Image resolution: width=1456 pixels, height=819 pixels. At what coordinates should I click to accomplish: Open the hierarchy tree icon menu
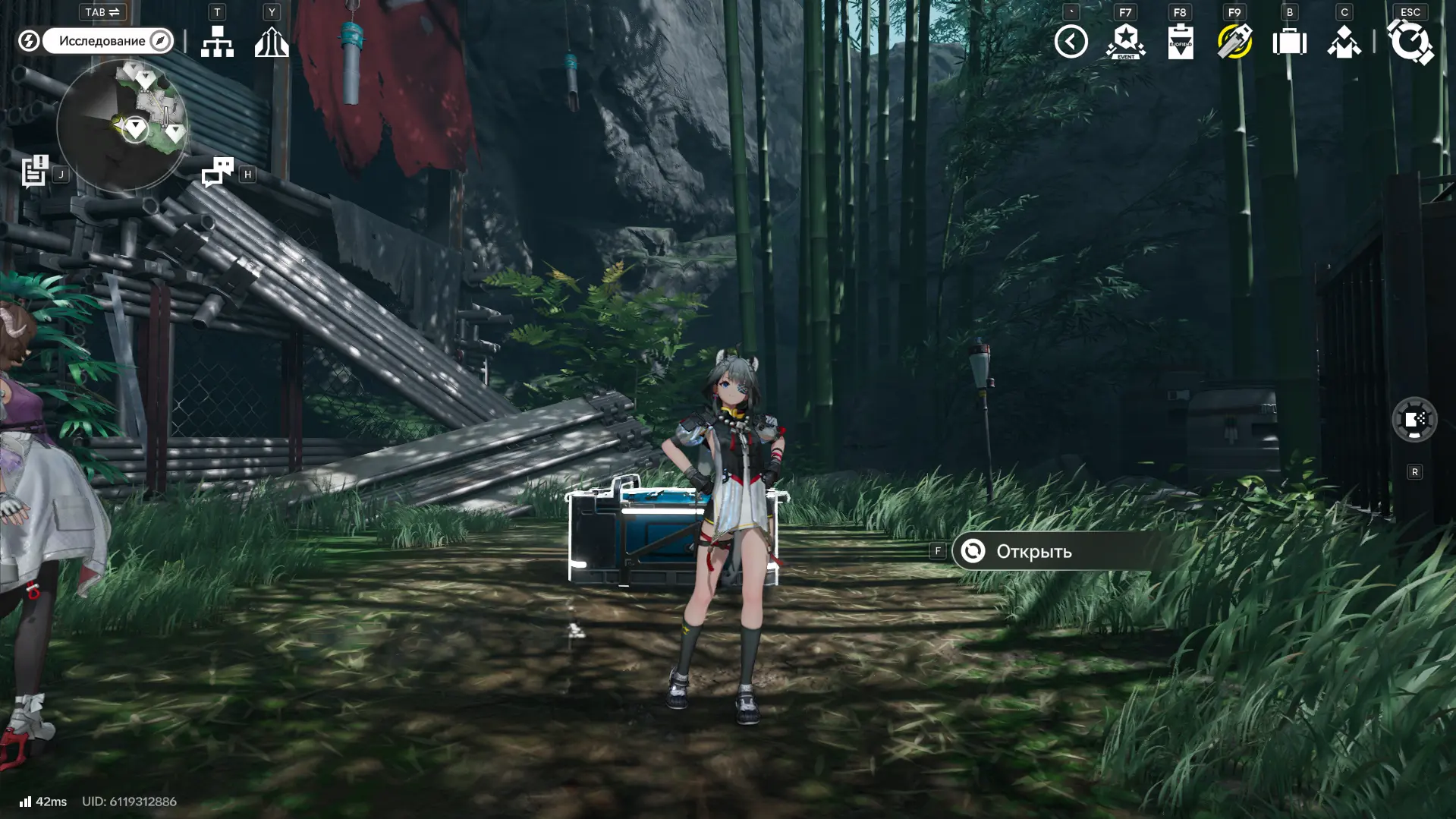click(x=217, y=42)
